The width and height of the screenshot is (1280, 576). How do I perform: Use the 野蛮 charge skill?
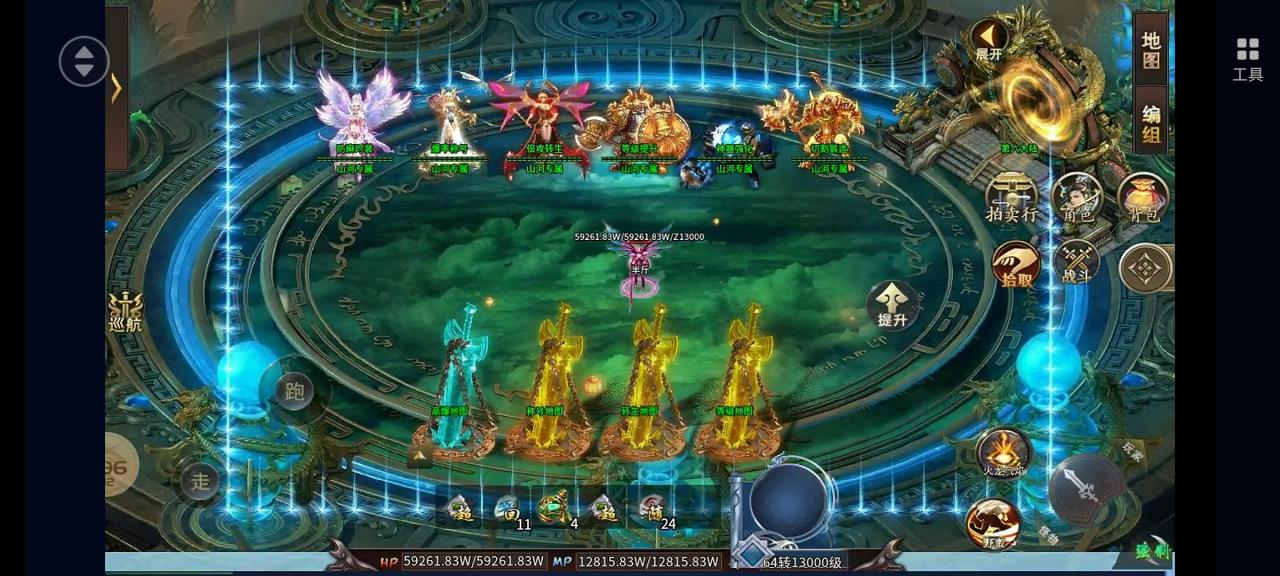(993, 523)
